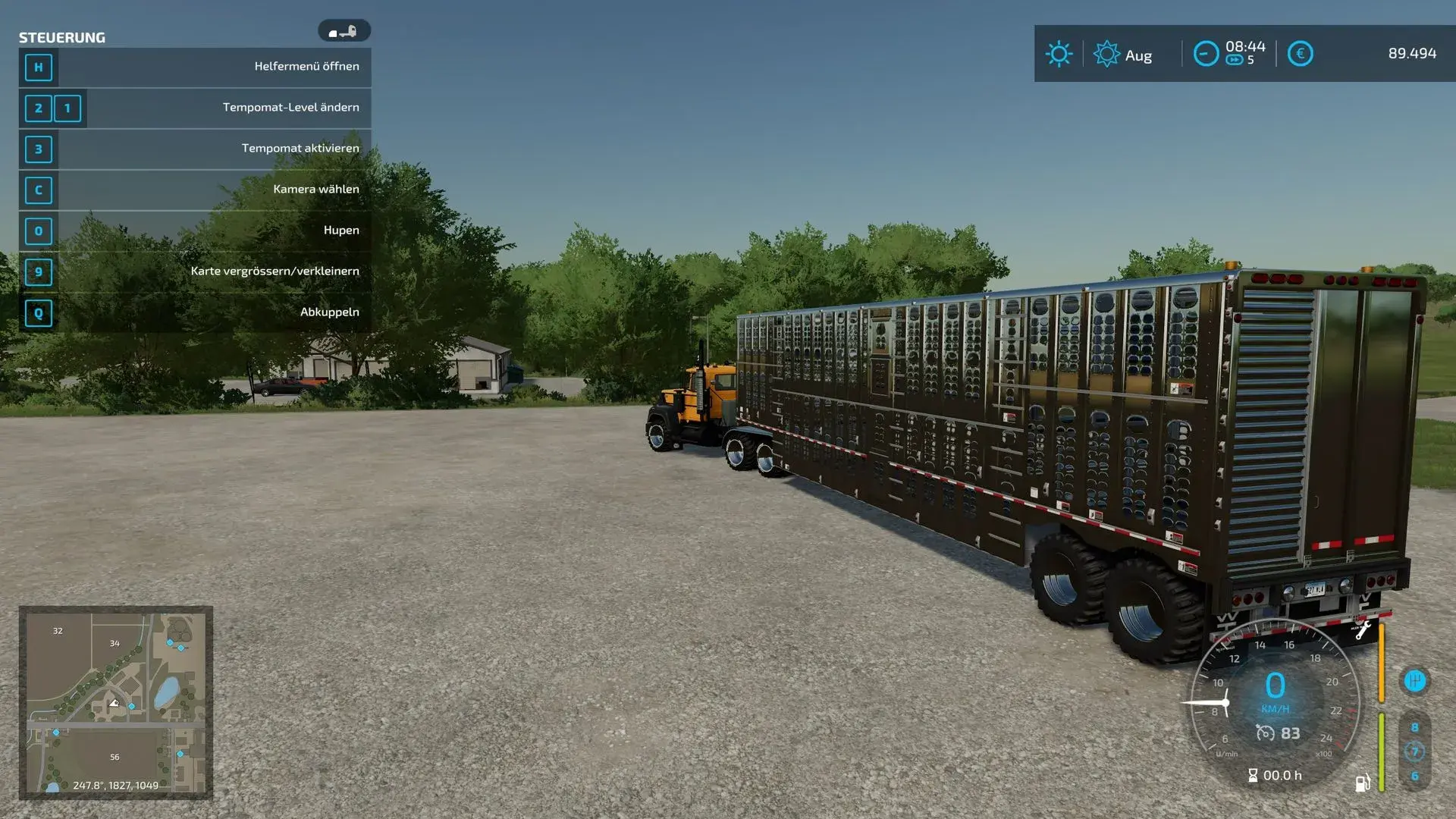Click the wrench damage icon
Viewport: 1456px width, 819px height.
coord(1363,630)
